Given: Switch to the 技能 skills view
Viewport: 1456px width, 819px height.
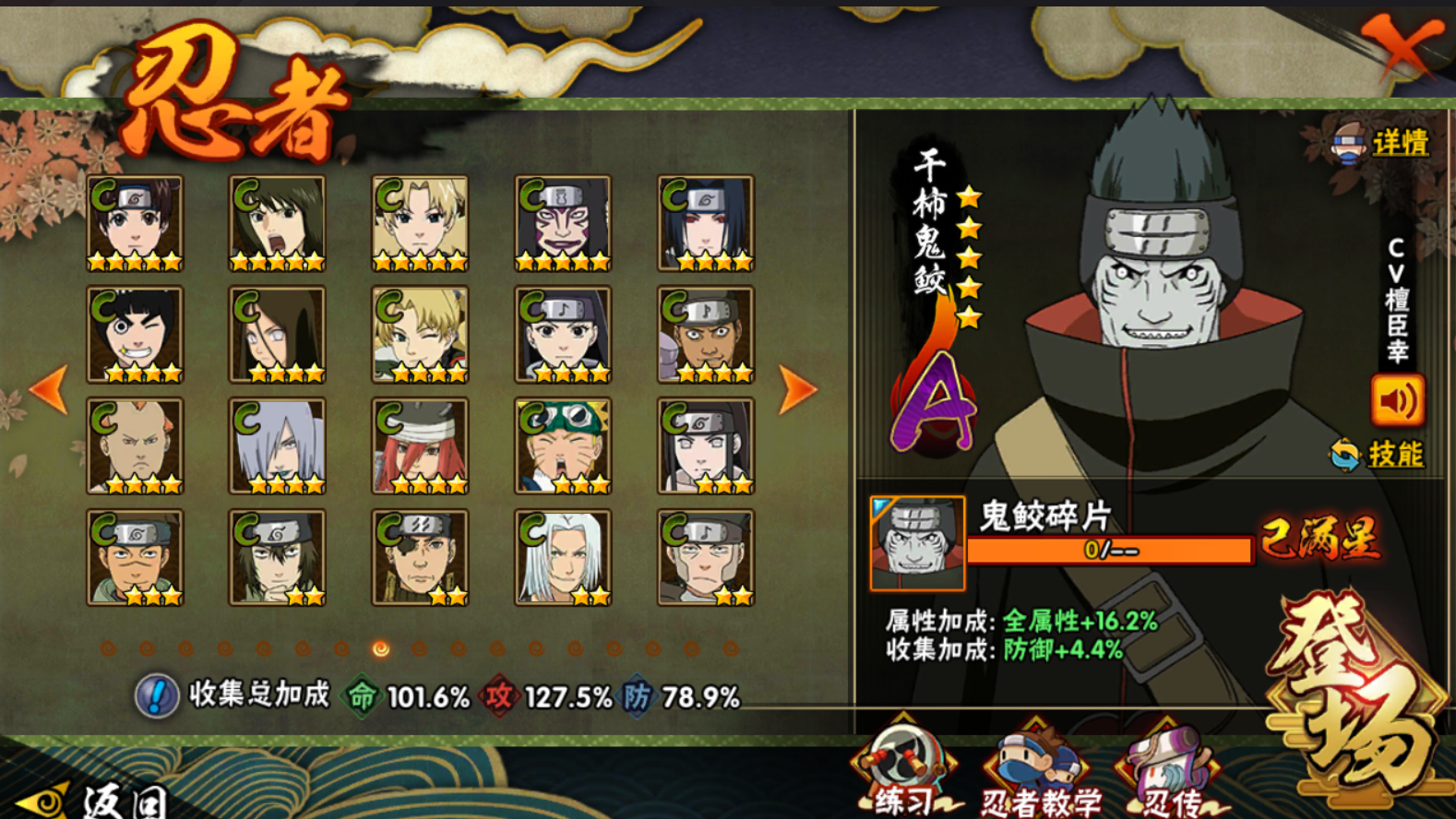Looking at the screenshot, I should [x=1379, y=454].
